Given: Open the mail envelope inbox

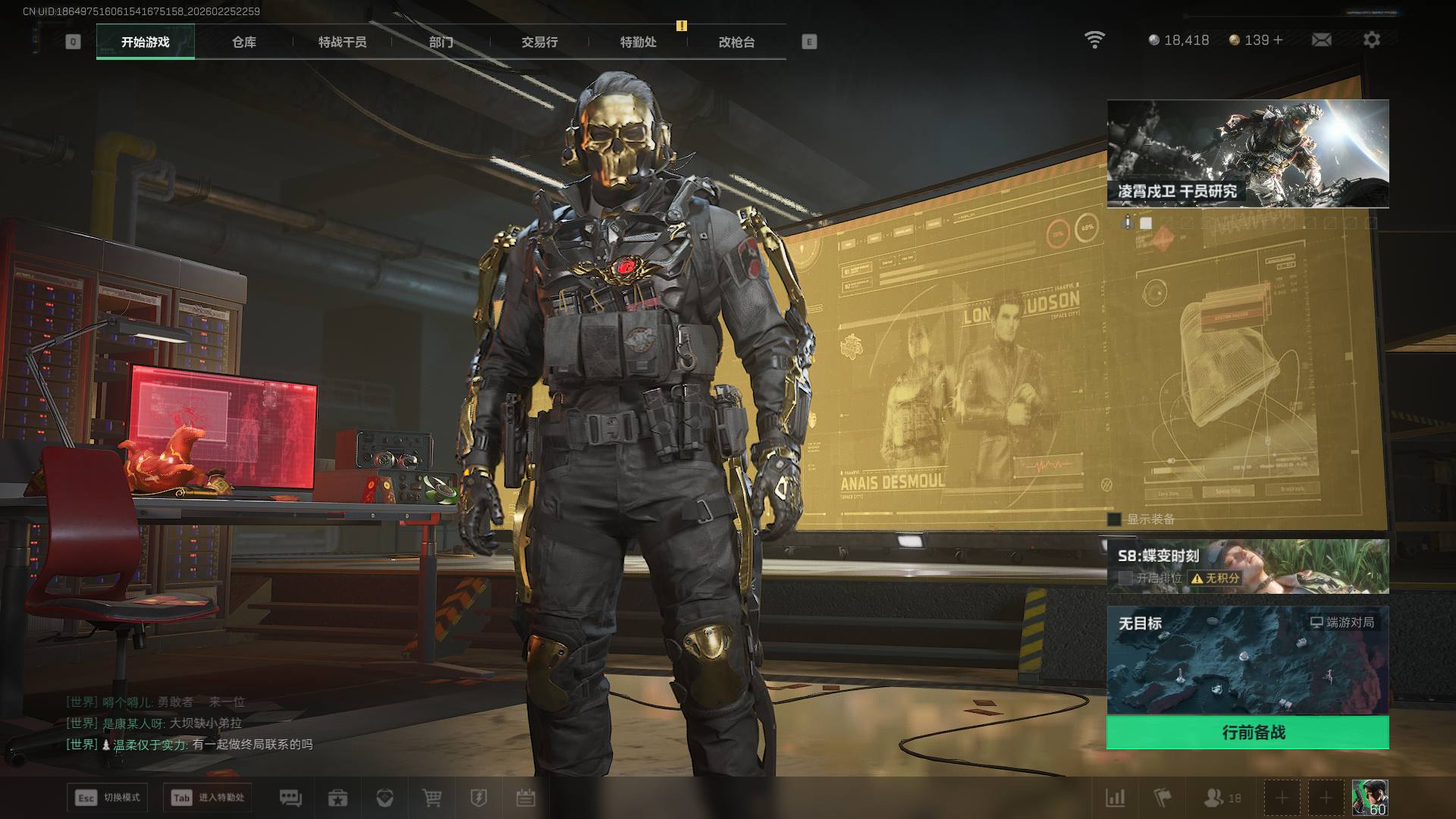Looking at the screenshot, I should [1321, 39].
